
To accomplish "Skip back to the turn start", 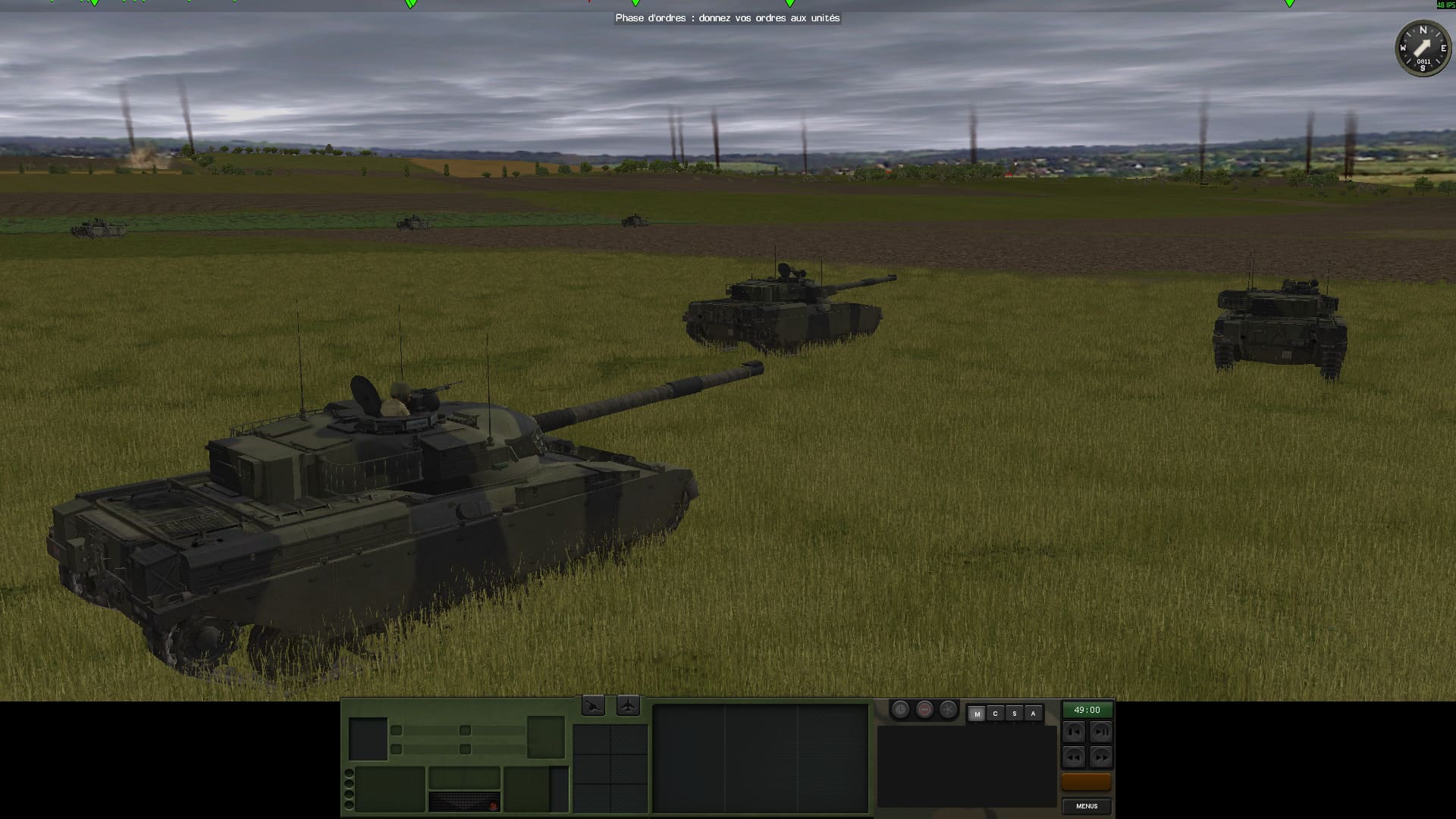I will click(1074, 732).
